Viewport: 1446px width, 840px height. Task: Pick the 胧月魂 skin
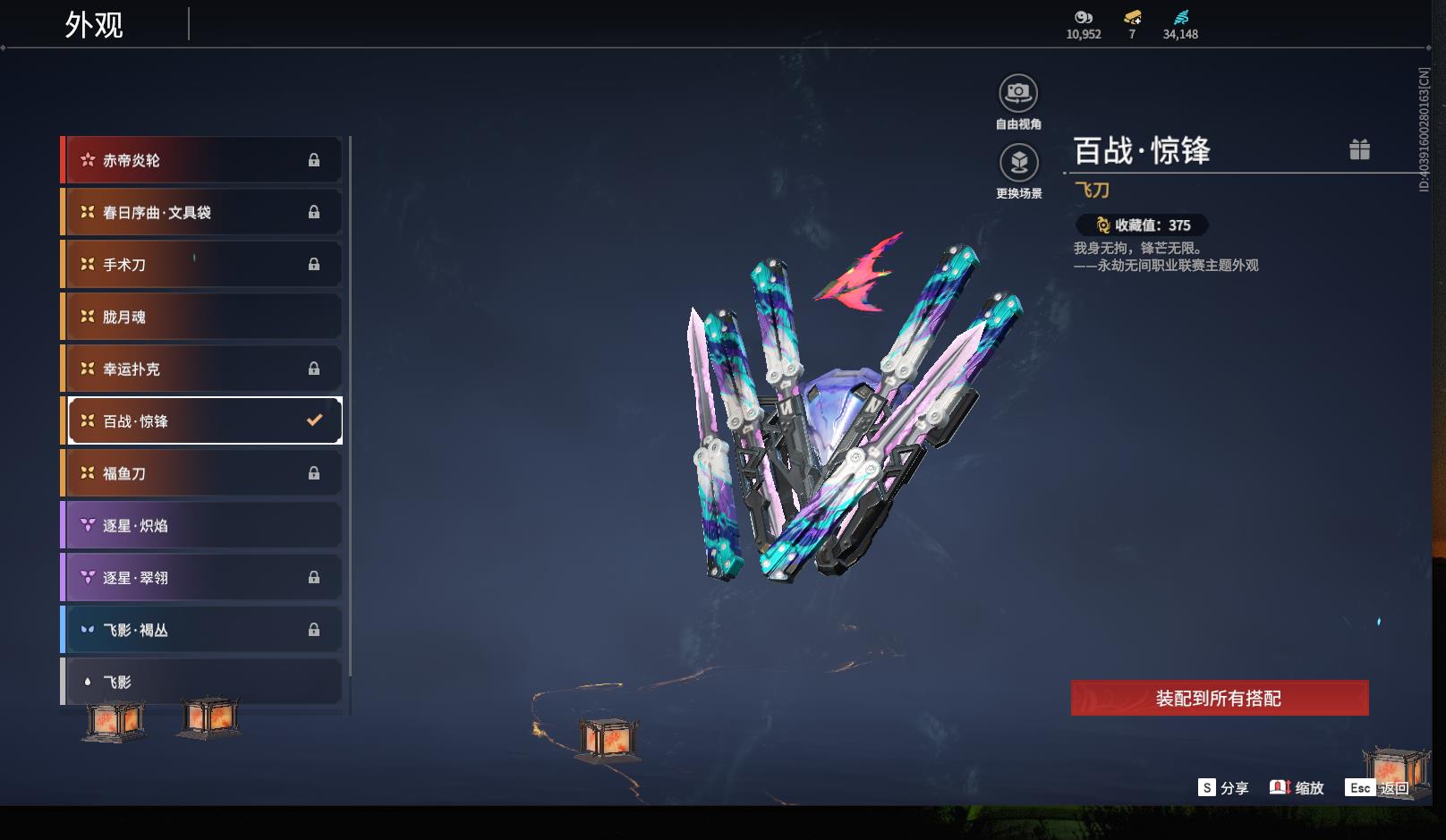(203, 317)
